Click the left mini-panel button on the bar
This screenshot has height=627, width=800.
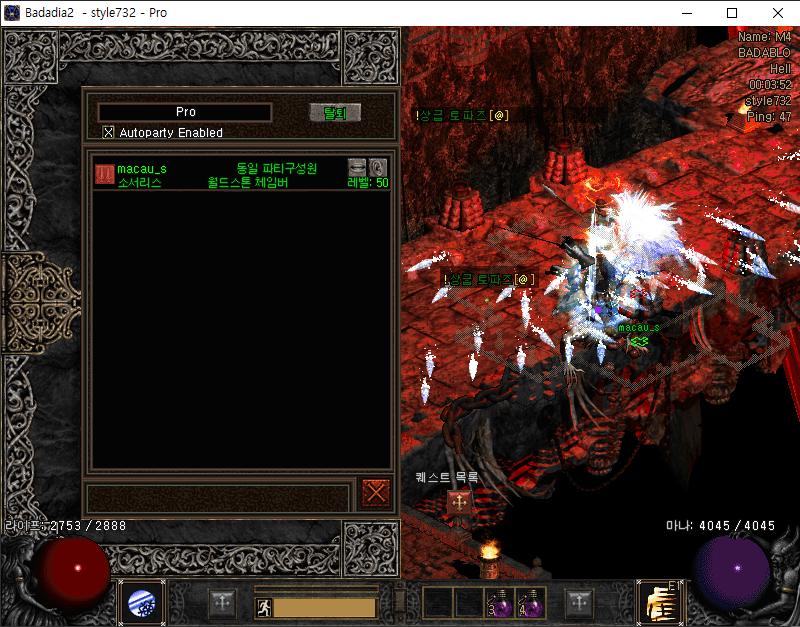click(223, 603)
